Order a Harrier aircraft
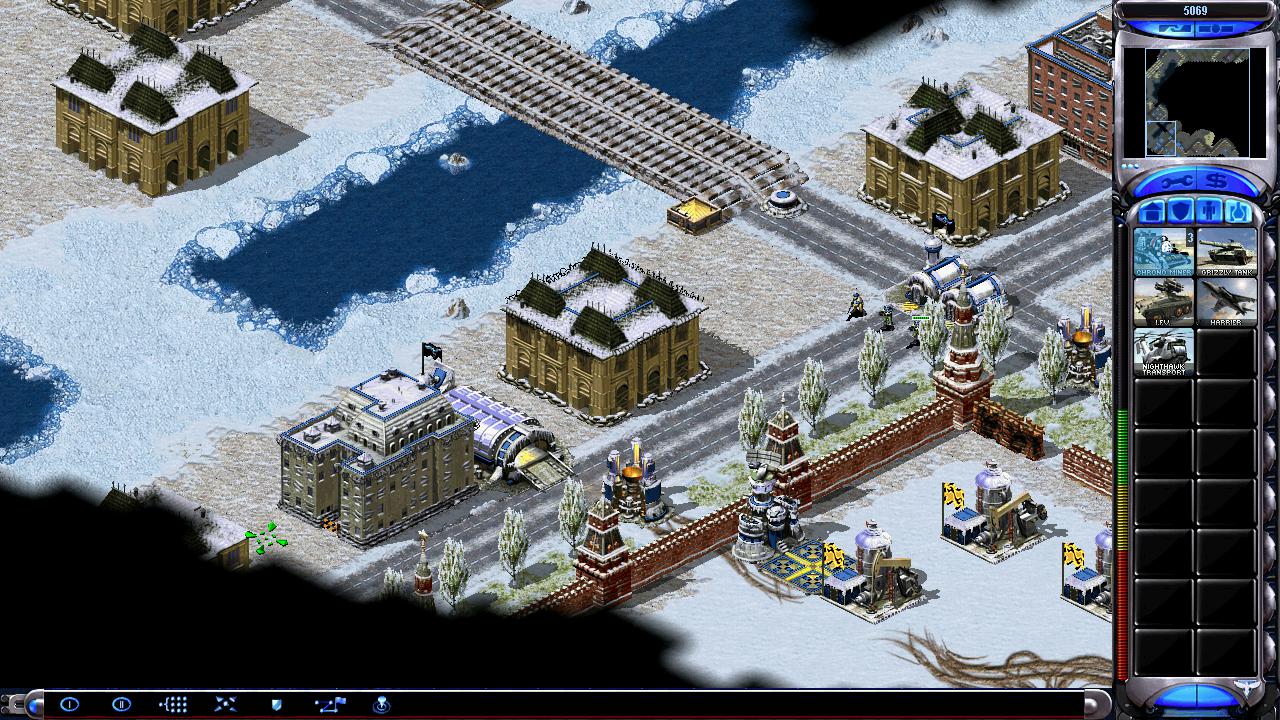Image resolution: width=1280 pixels, height=720 pixels. (1226, 302)
